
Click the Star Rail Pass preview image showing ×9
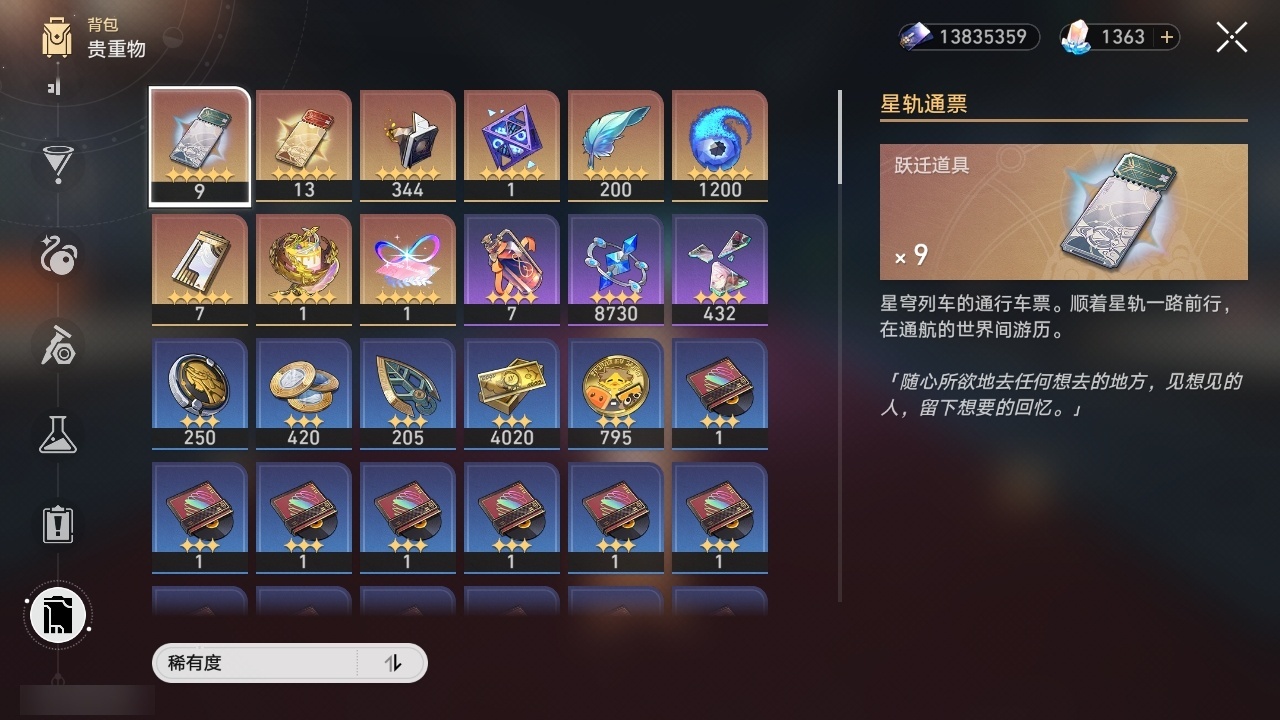[1063, 211]
